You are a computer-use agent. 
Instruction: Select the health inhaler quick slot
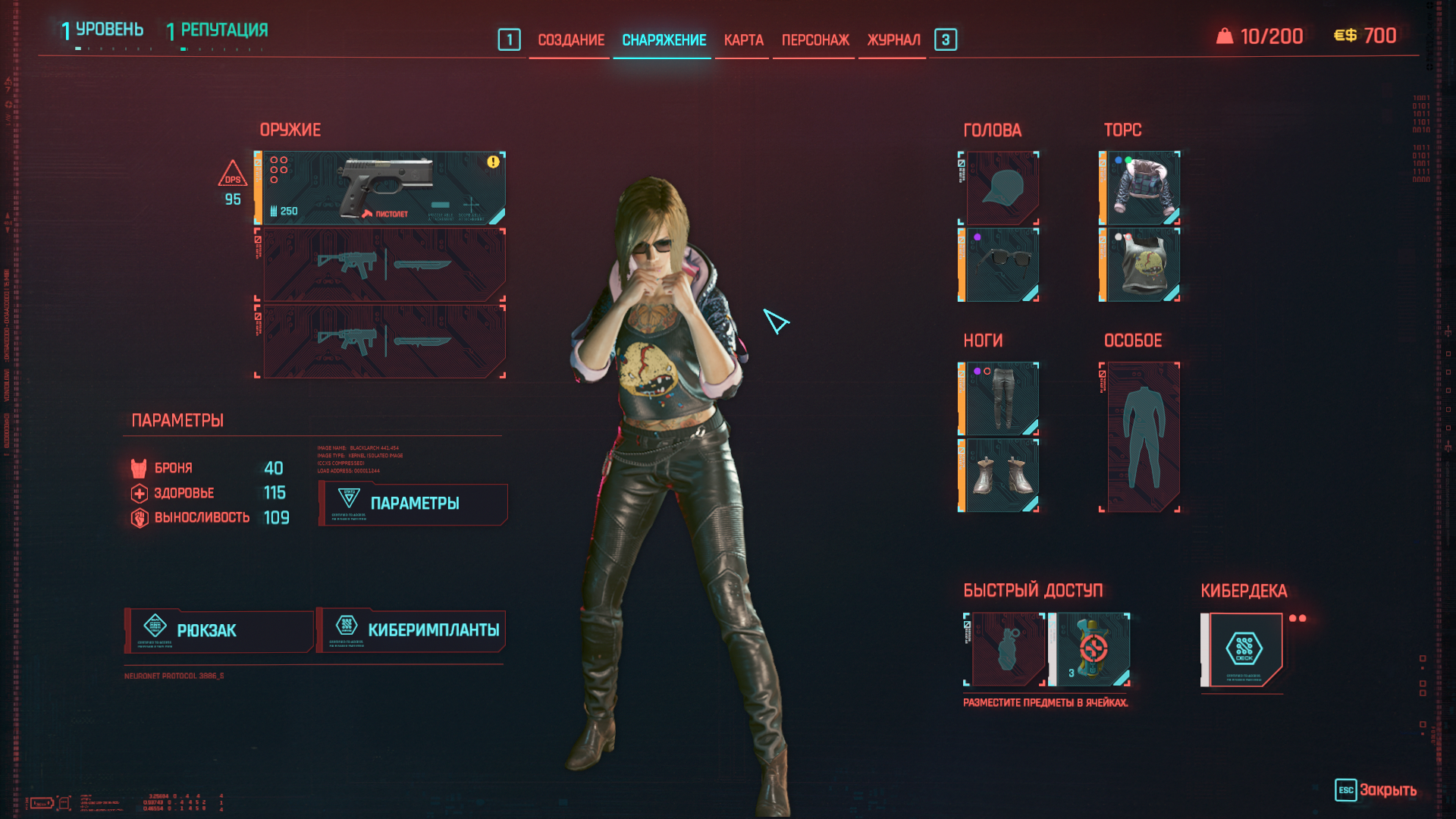pos(1091,649)
